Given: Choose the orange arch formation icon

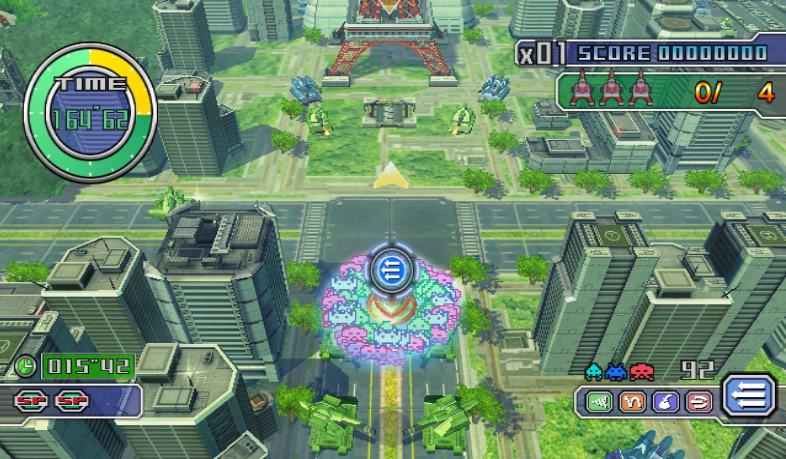Looking at the screenshot, I should tap(631, 402).
